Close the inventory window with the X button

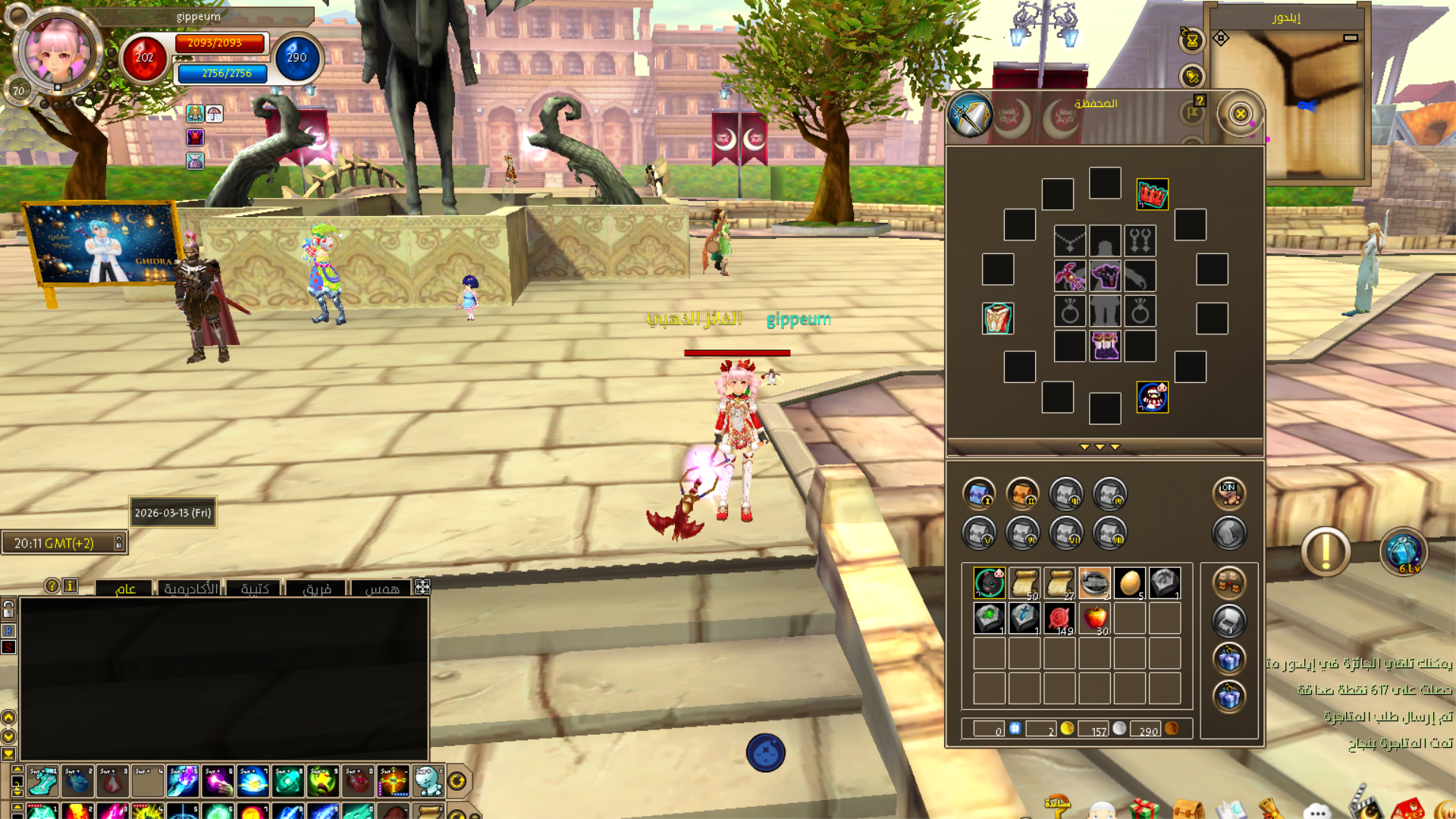(x=1240, y=115)
